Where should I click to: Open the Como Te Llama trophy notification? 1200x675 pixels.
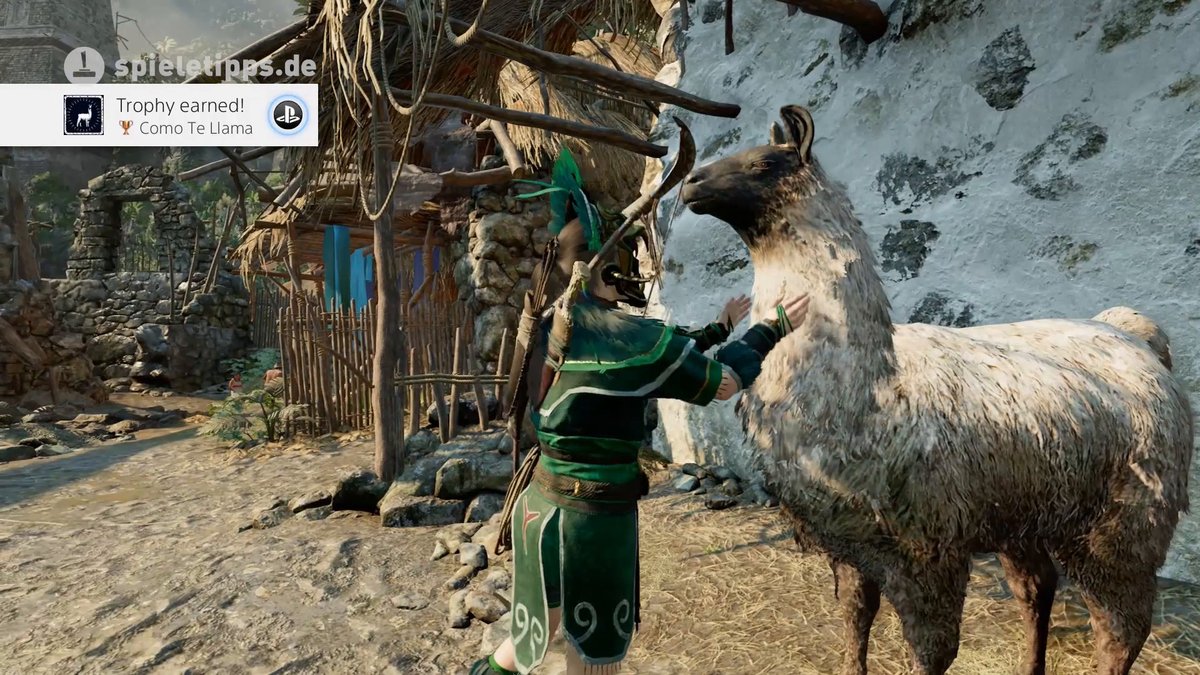coord(185,116)
